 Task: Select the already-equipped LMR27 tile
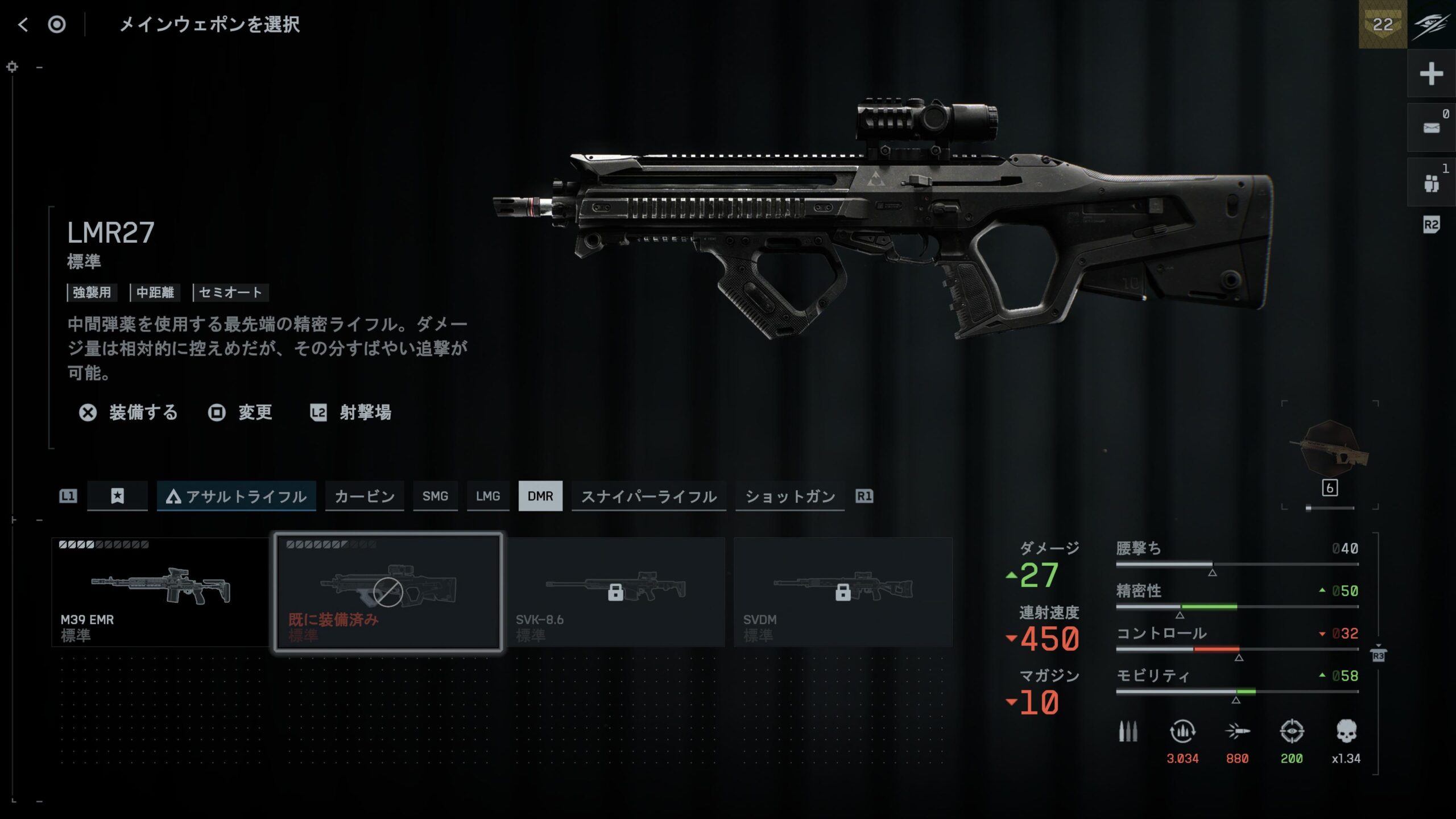click(x=388, y=592)
